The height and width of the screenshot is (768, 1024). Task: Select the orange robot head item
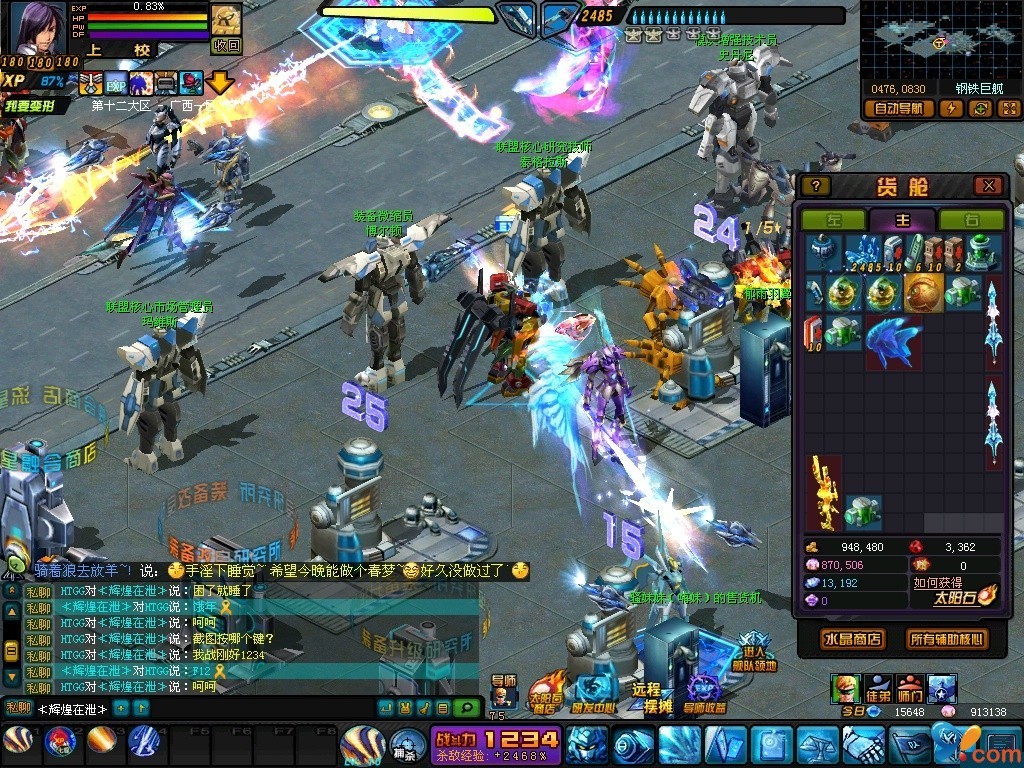[x=923, y=291]
